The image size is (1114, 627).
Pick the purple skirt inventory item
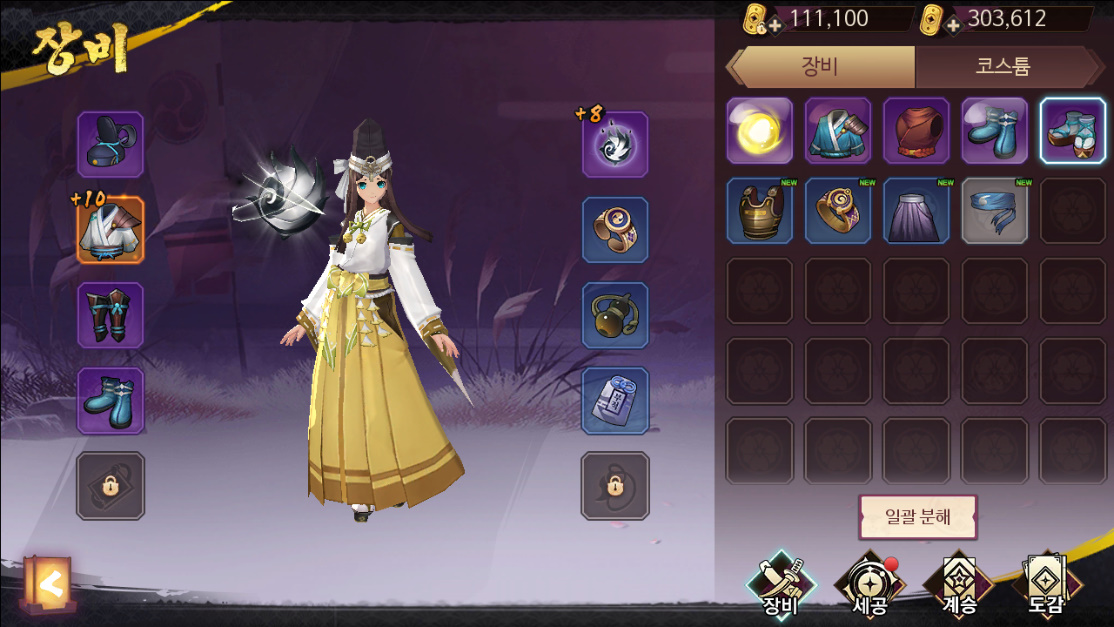(x=916, y=211)
